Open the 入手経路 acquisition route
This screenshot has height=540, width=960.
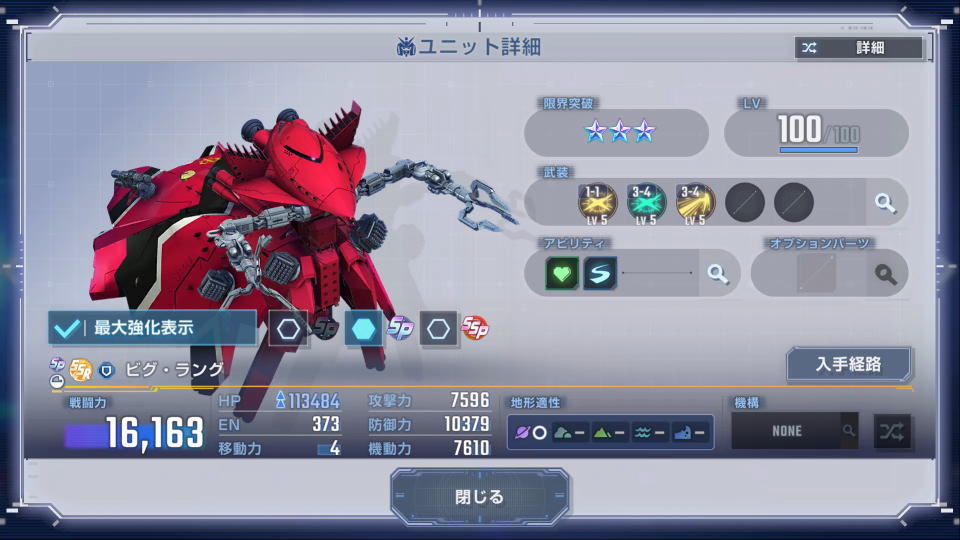(x=848, y=364)
